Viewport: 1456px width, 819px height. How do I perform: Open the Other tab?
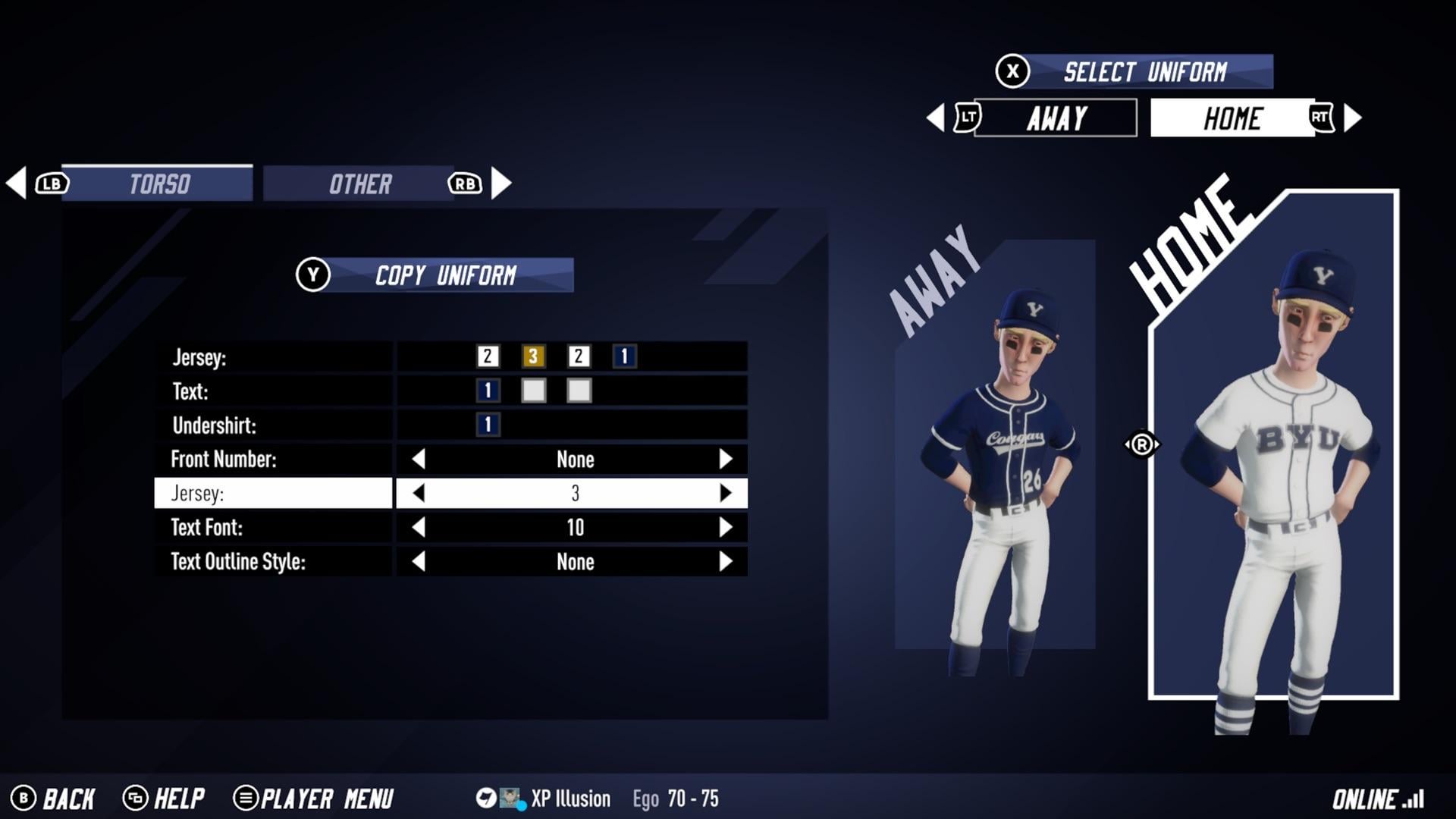click(x=359, y=184)
